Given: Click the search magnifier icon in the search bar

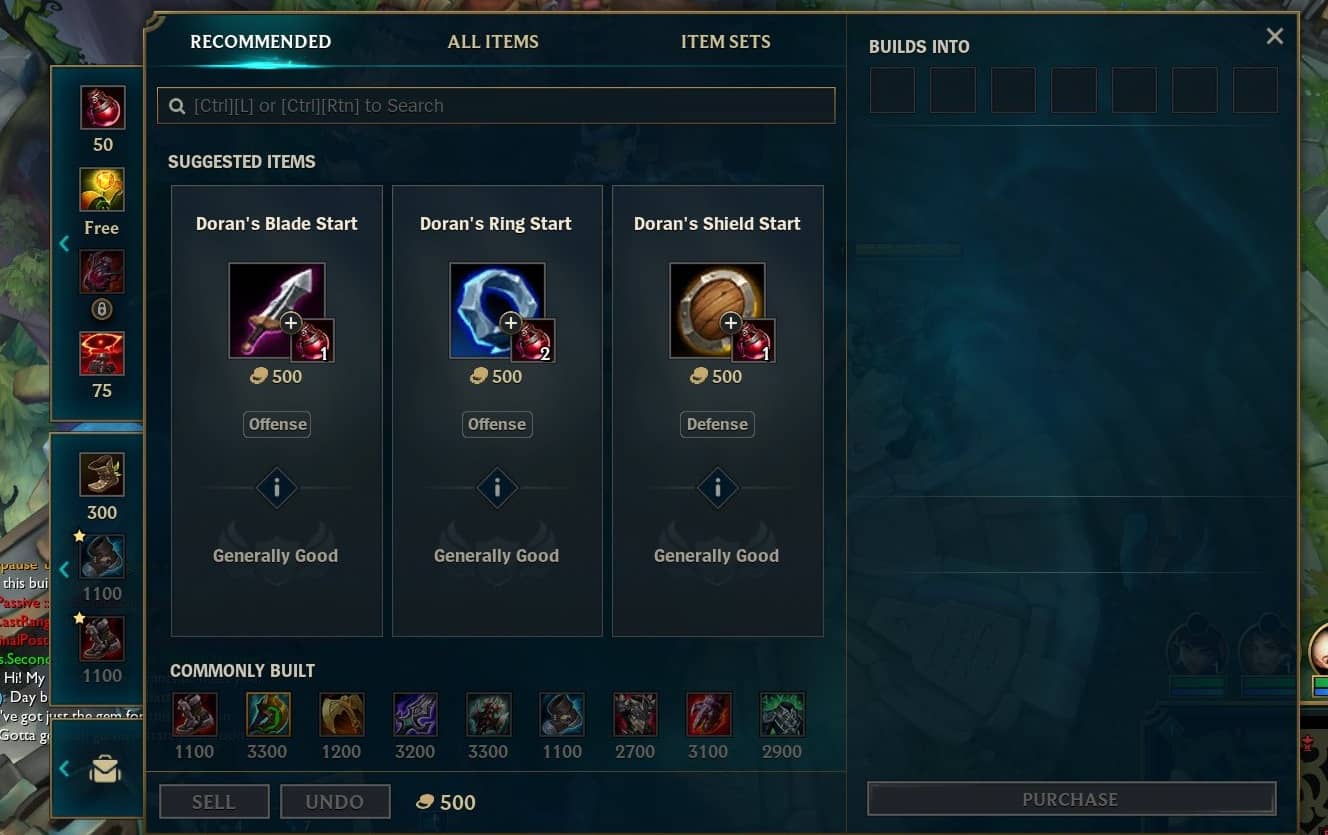Looking at the screenshot, I should pyautogui.click(x=177, y=105).
